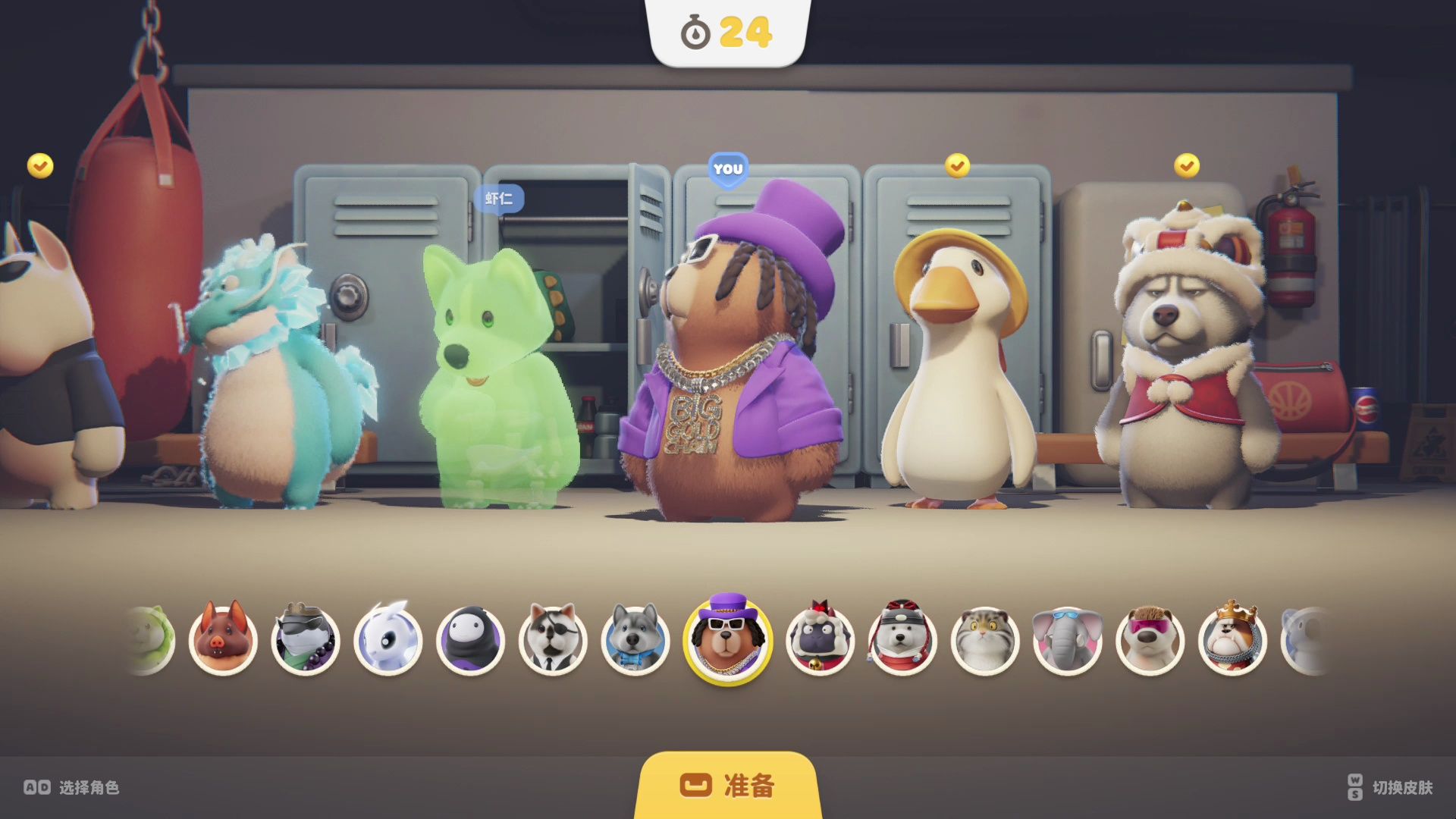Screen dimensions: 1456x819
Task: Click the purple-hat bear portrait
Action: point(727,639)
